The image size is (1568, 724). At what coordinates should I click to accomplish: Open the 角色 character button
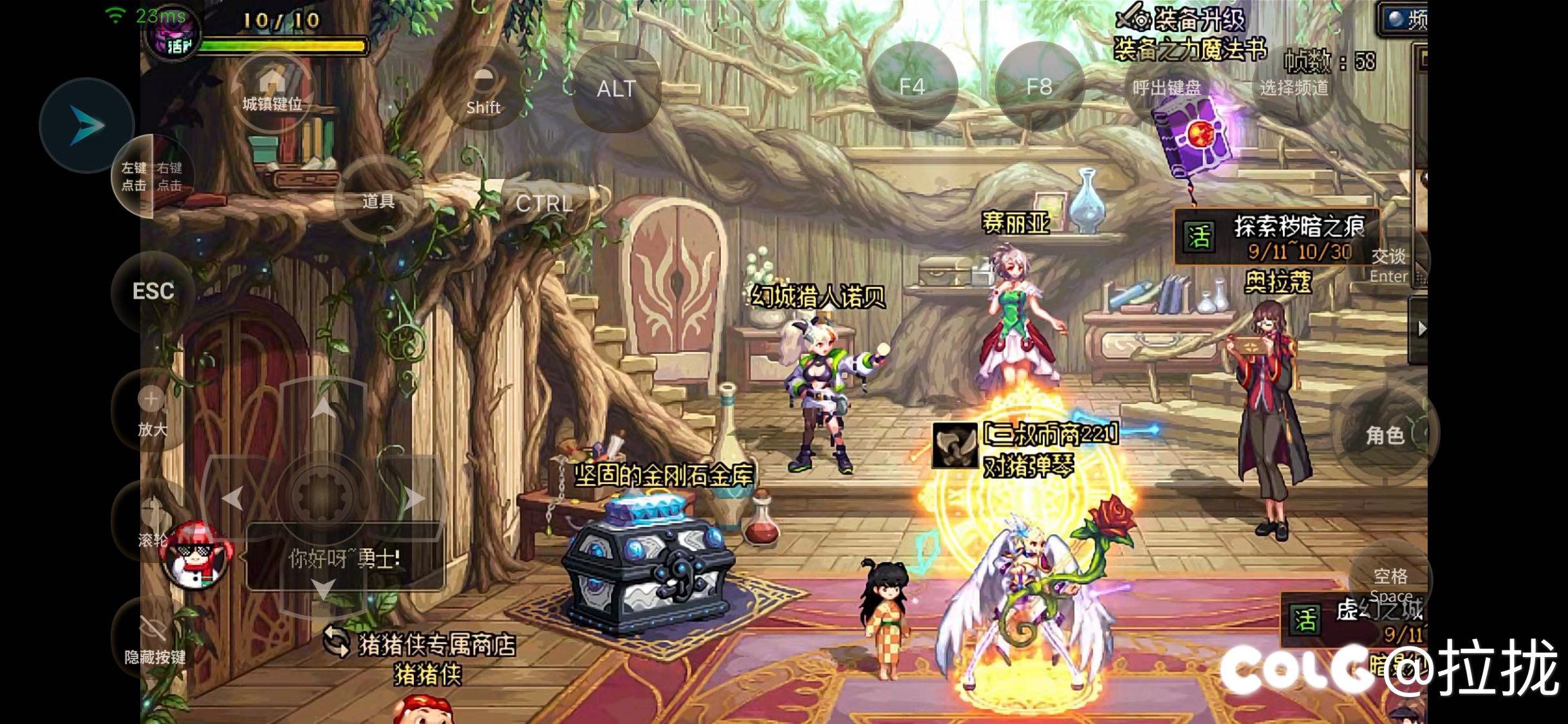[1385, 435]
